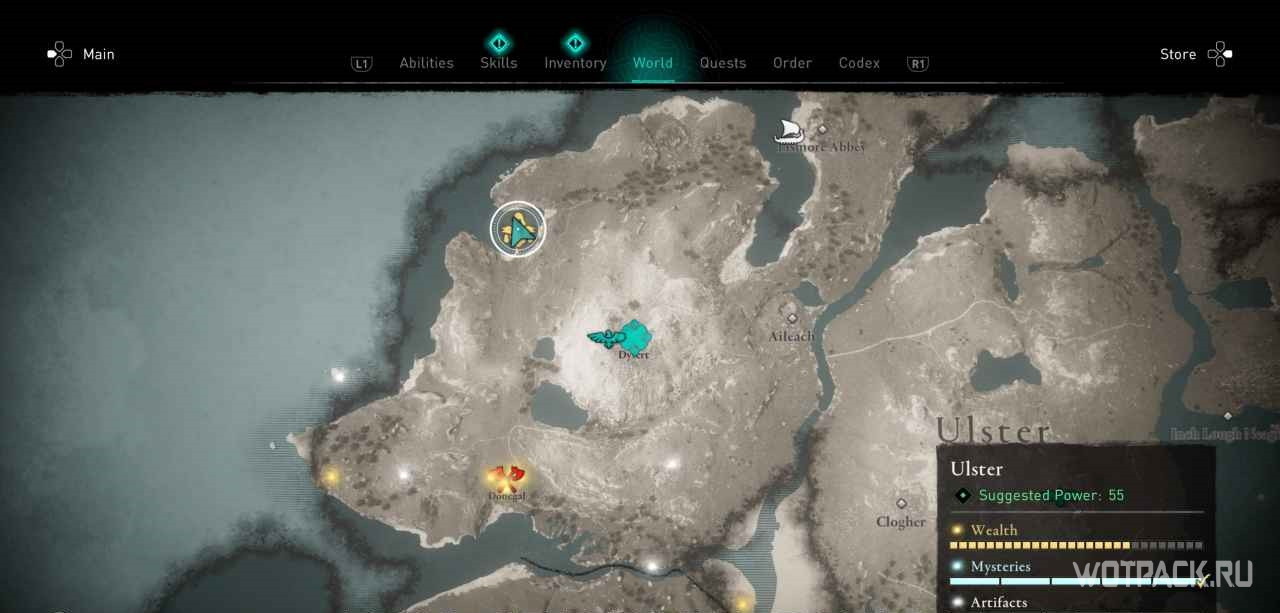The height and width of the screenshot is (613, 1280).
Task: Select the Aileach location marker
Action: pyautogui.click(x=792, y=318)
